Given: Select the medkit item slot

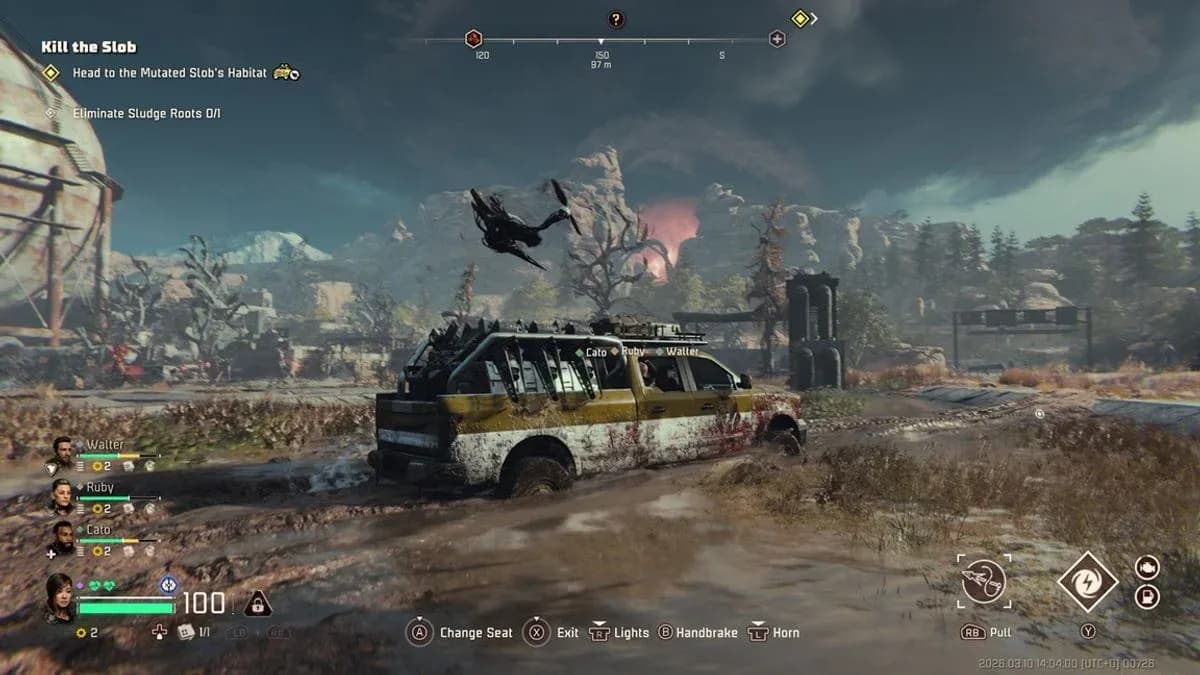Looking at the screenshot, I should pyautogui.click(x=185, y=632).
